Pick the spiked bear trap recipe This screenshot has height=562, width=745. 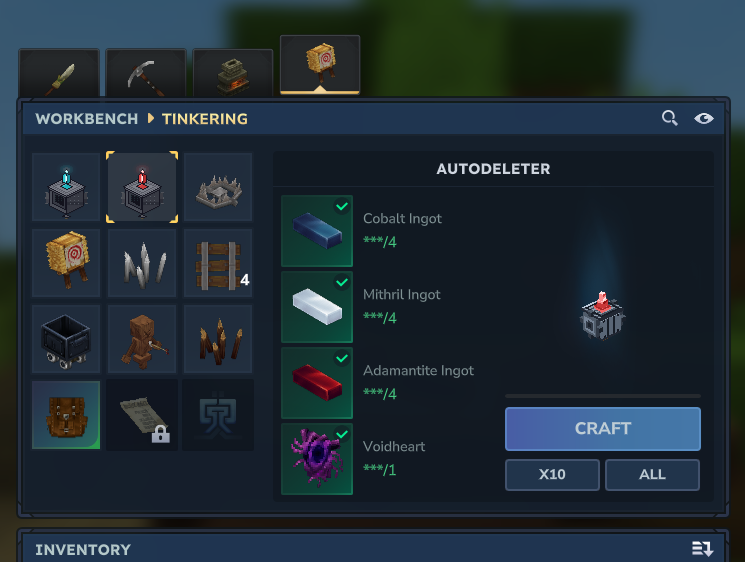tap(218, 187)
